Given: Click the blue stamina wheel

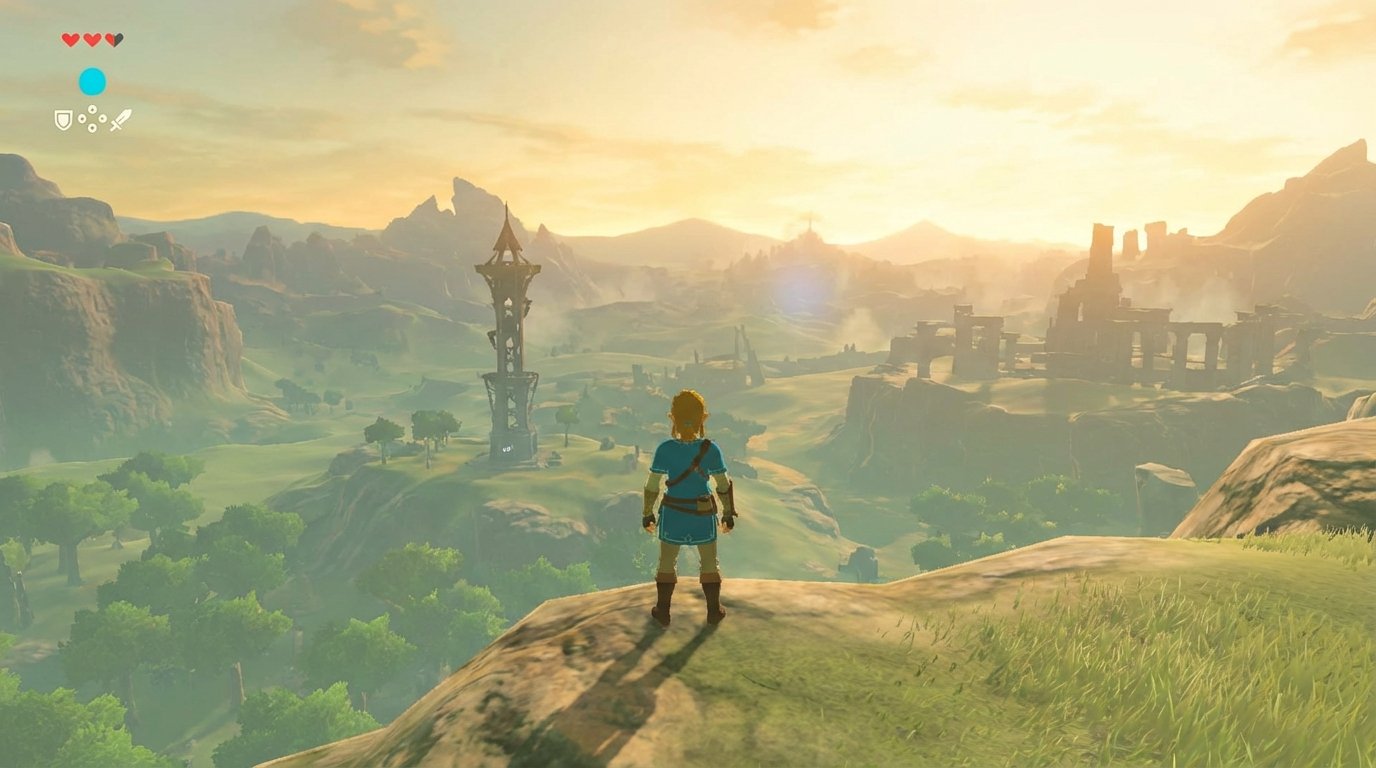Looking at the screenshot, I should (x=92, y=81).
